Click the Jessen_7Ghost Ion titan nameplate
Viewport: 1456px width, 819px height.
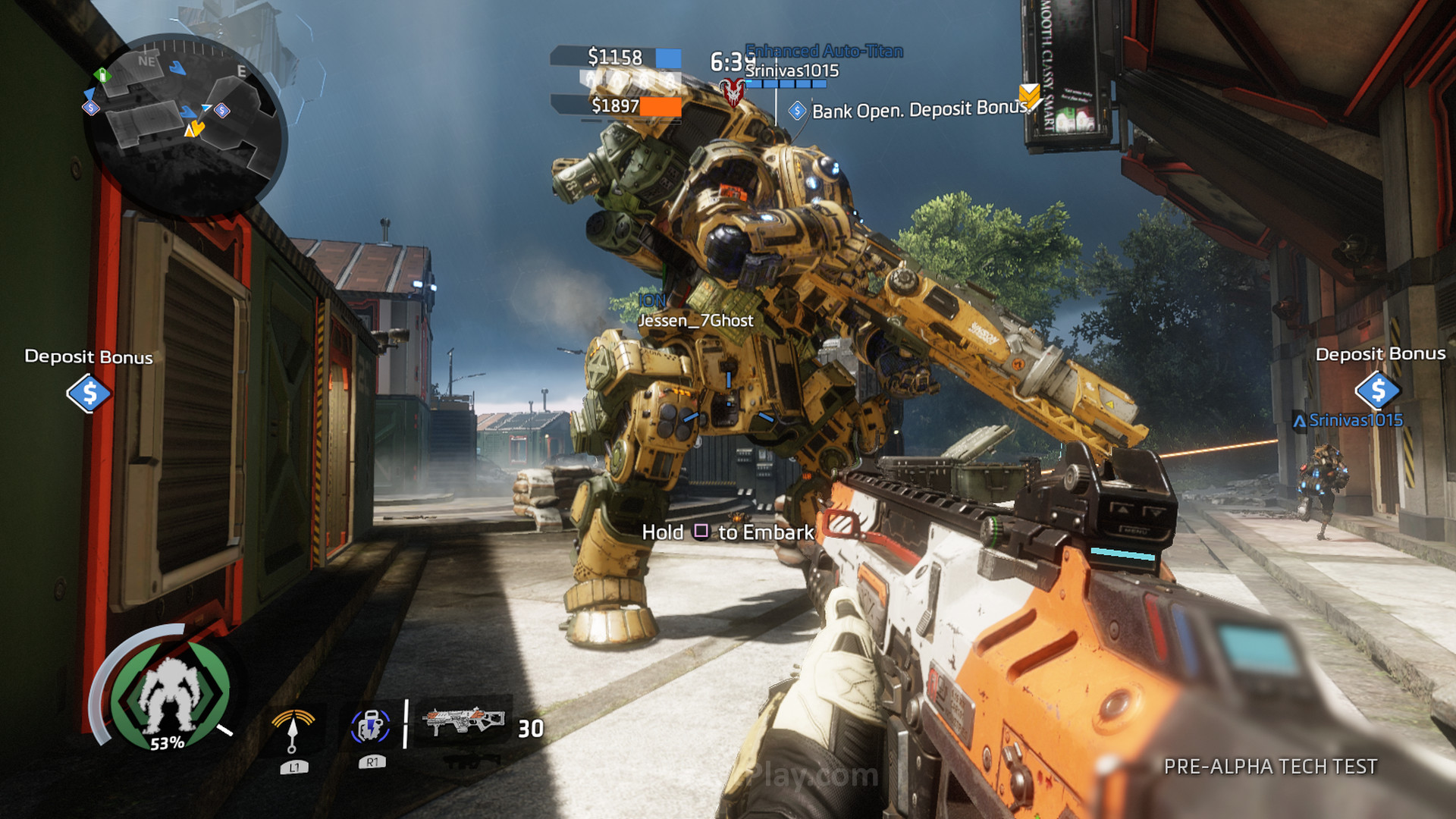695,320
